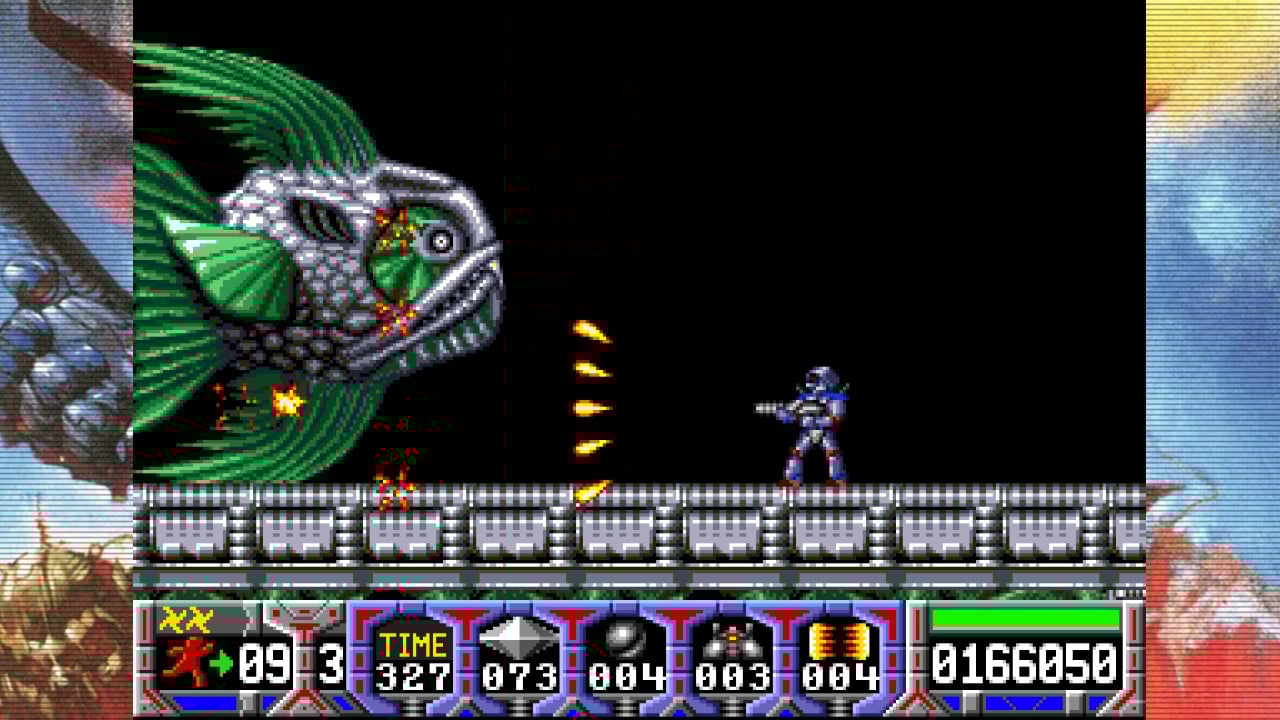1280x720 pixels.
Task: Select the orange striped power line icon
Action: (x=838, y=637)
